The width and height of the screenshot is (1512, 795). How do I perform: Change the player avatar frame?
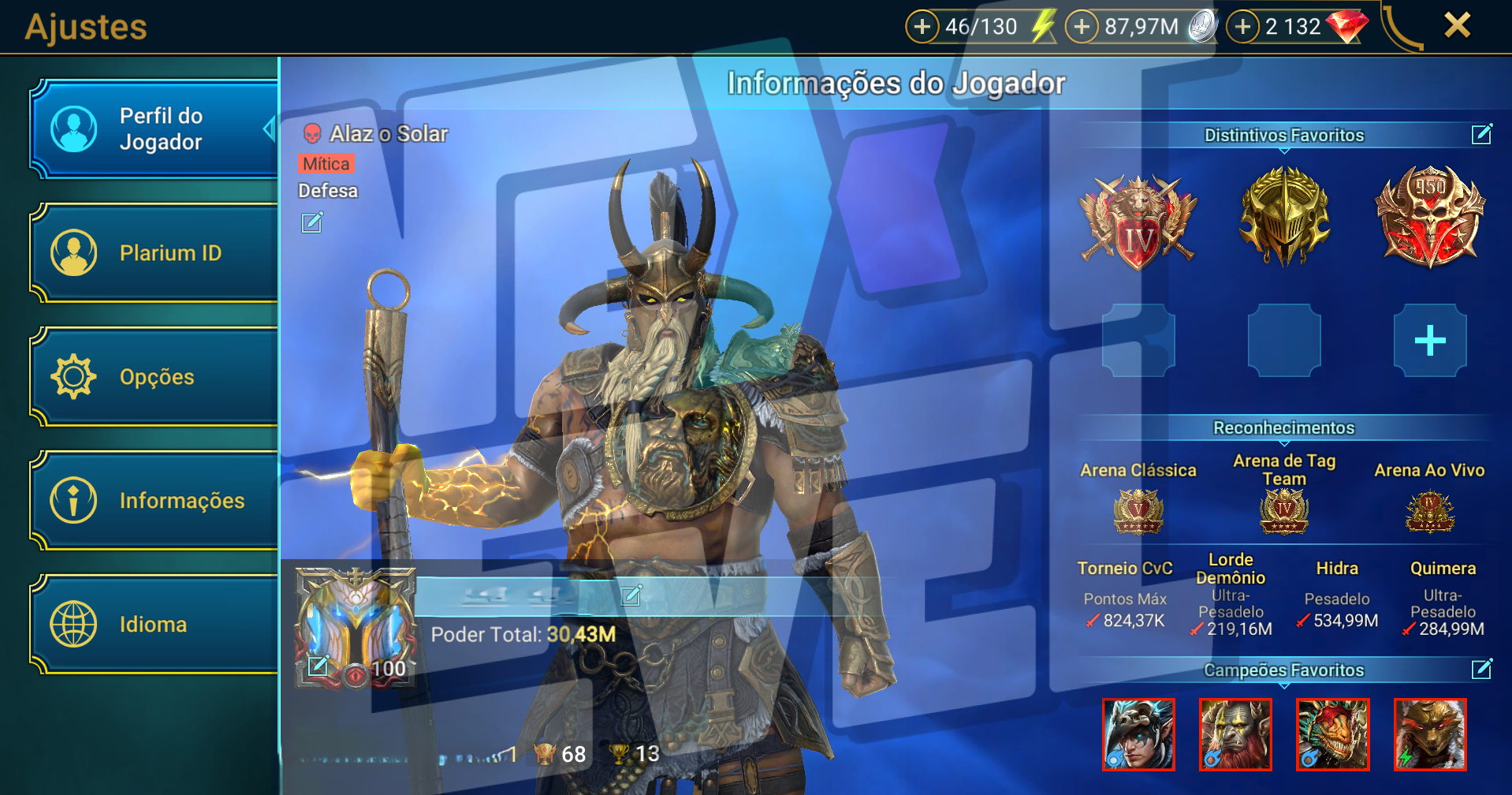click(x=318, y=666)
